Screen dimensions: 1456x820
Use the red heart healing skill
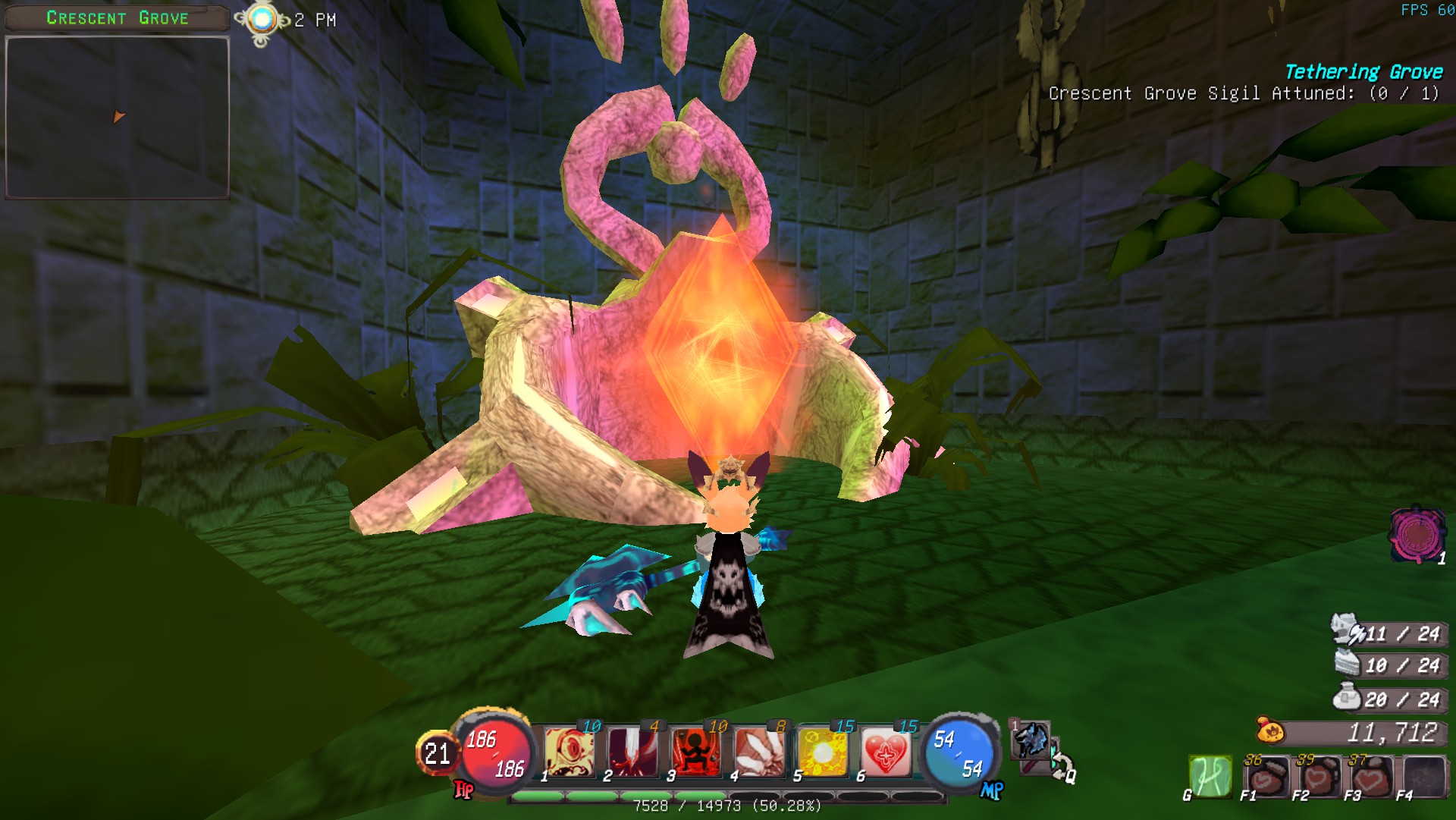click(x=886, y=752)
